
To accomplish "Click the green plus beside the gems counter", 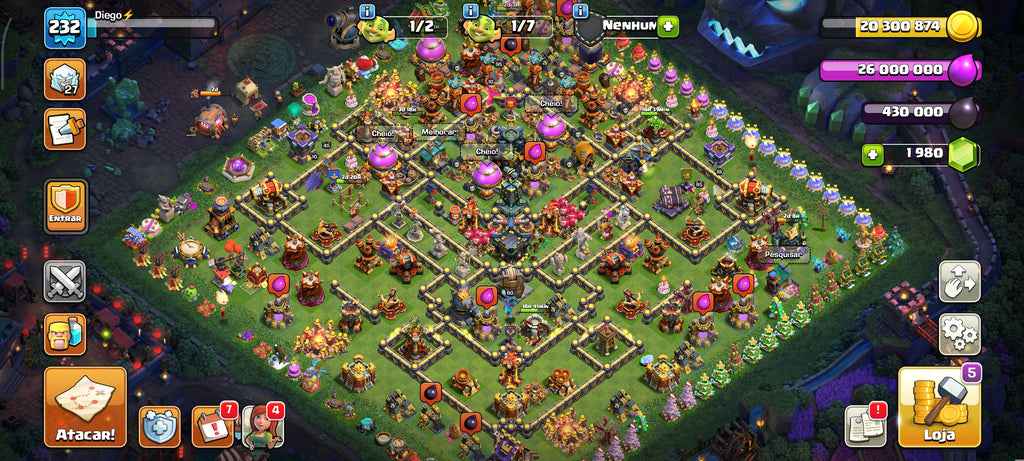I will pos(874,155).
